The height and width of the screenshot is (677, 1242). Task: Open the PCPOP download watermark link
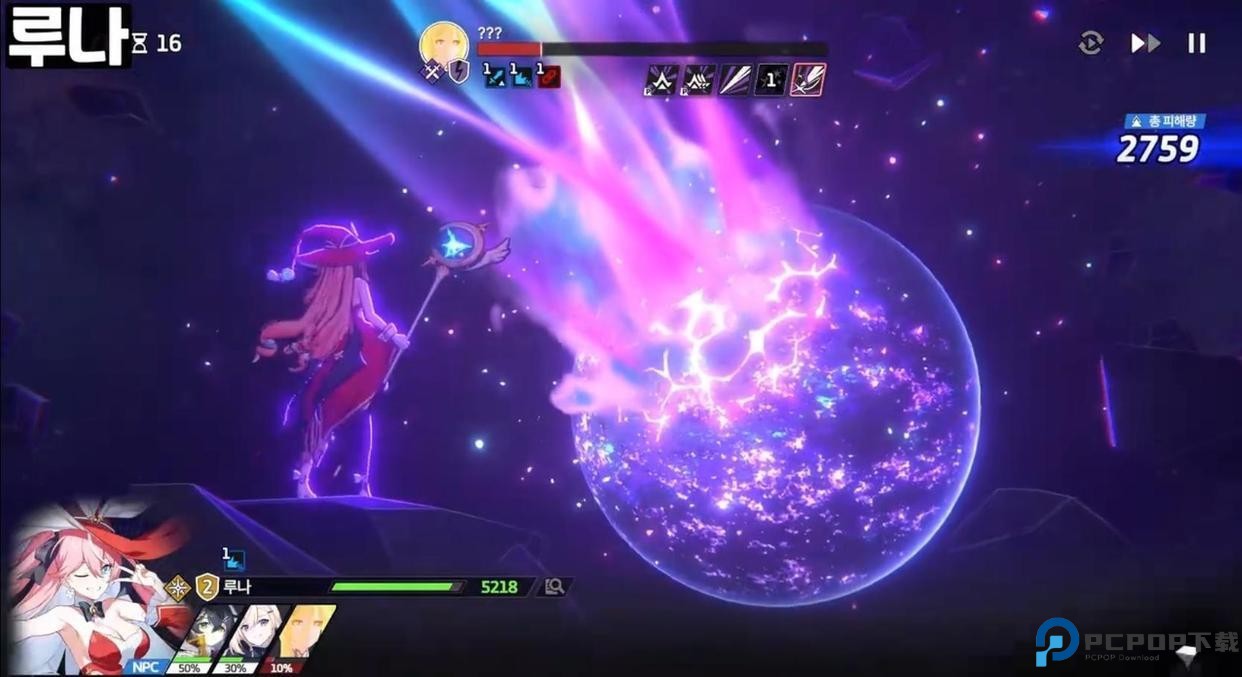pyautogui.click(x=1136, y=642)
